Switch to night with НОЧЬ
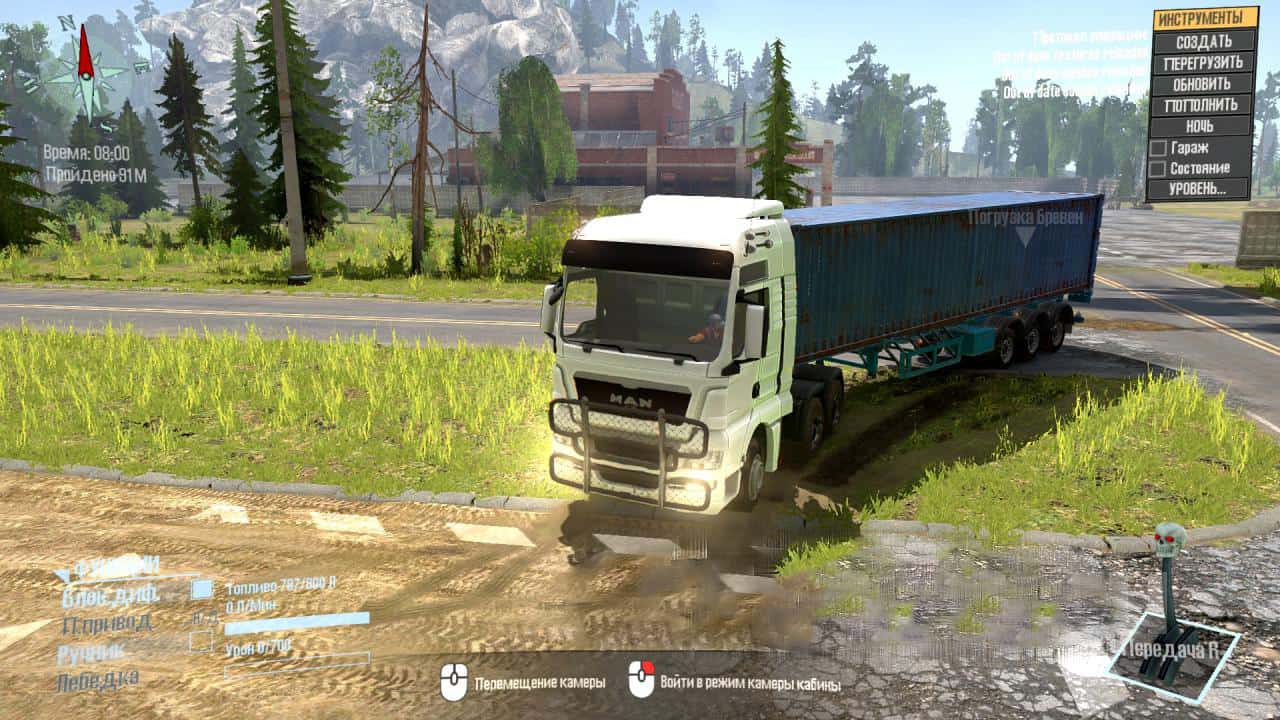Screen dimensions: 1280x720 tap(1203, 127)
